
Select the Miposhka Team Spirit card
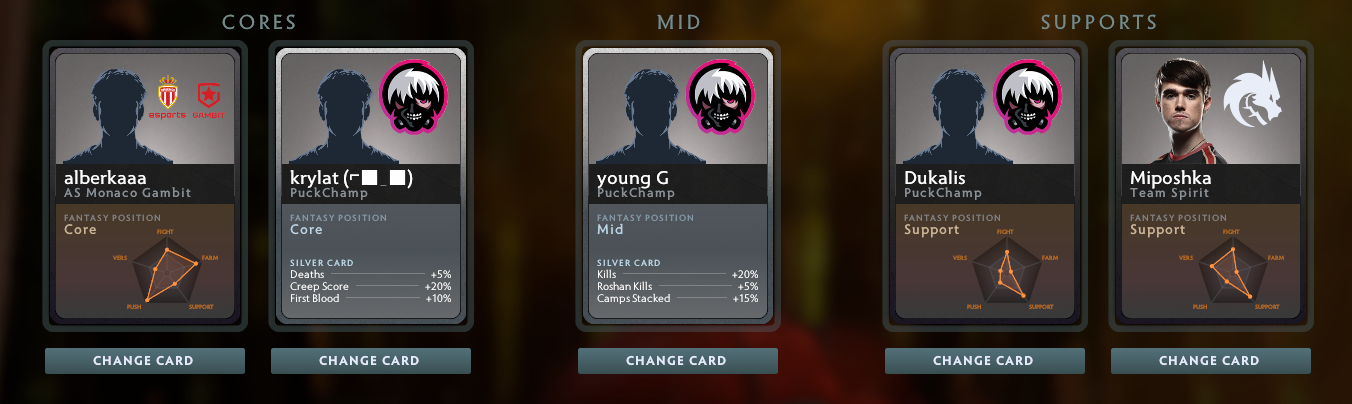[x=1210, y=186]
